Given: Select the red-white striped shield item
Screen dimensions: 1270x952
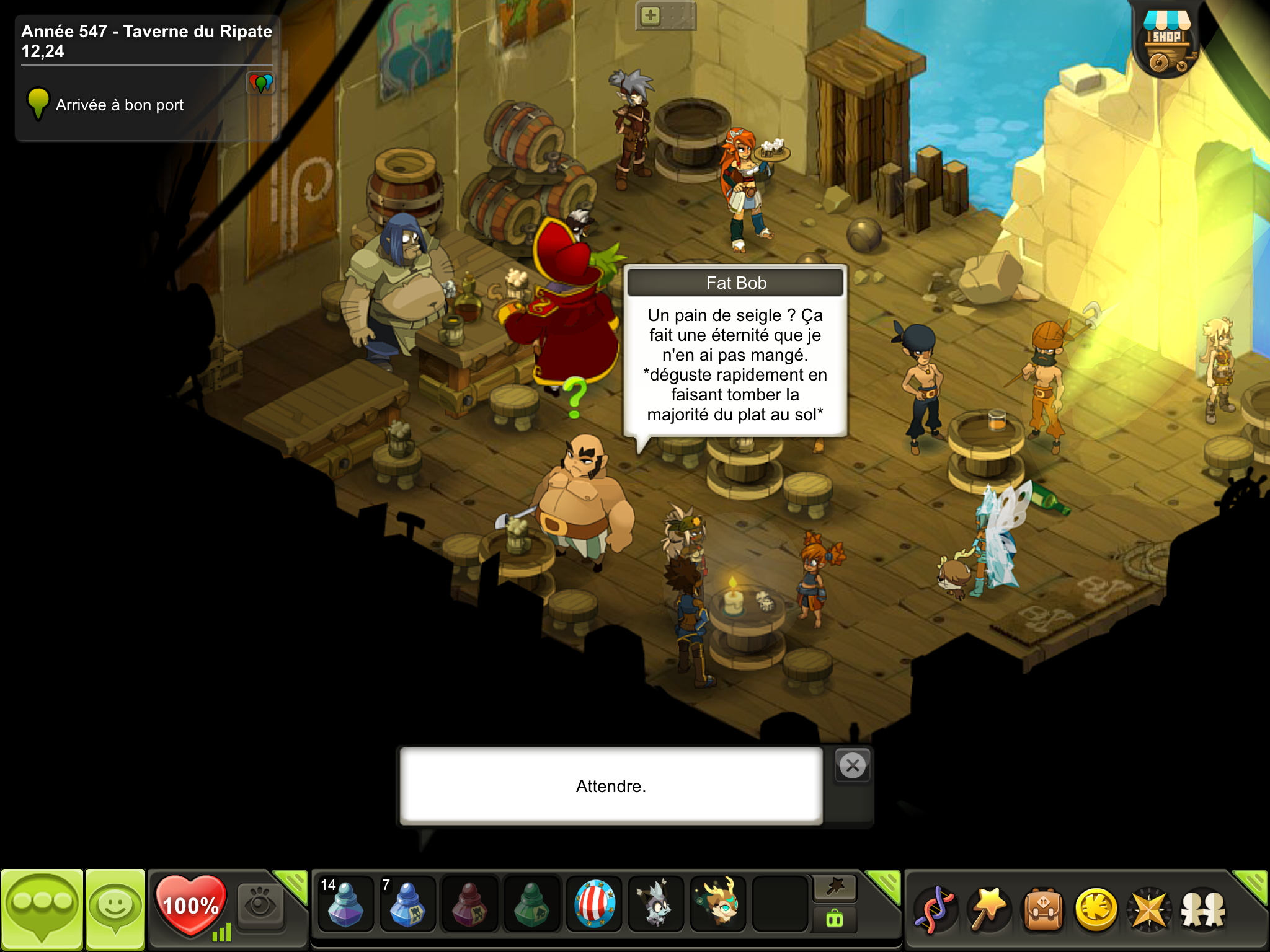Looking at the screenshot, I should [594, 904].
